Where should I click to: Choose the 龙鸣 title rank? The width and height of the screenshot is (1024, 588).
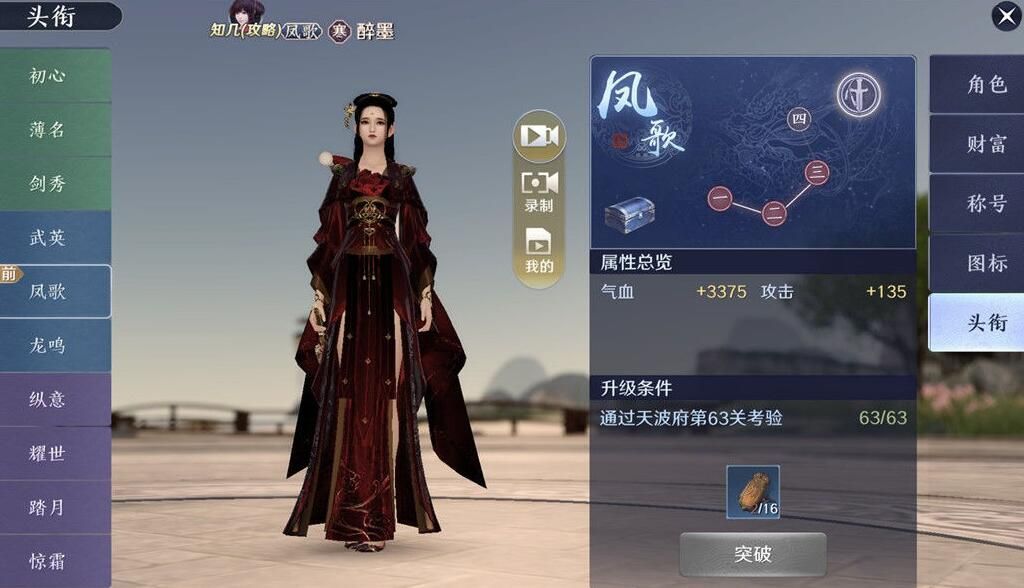[x=50, y=346]
